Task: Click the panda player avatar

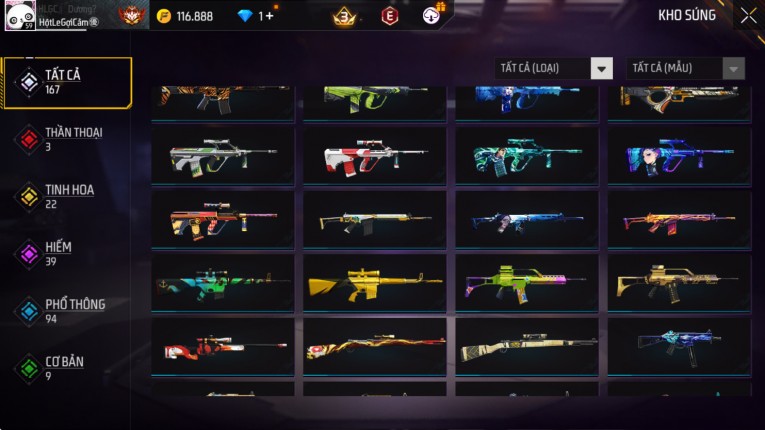Action: pyautogui.click(x=20, y=16)
